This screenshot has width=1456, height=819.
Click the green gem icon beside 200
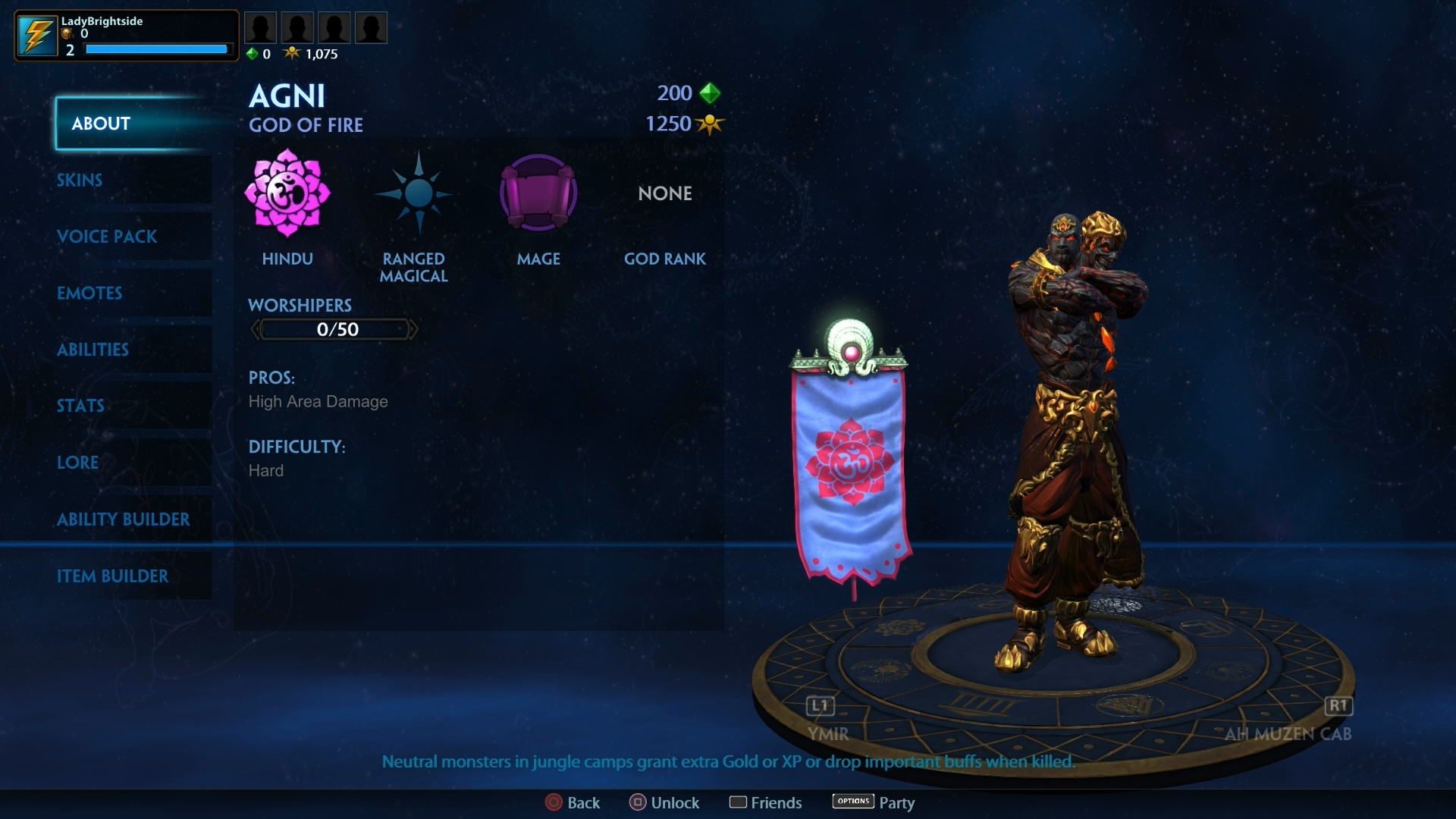(710, 93)
